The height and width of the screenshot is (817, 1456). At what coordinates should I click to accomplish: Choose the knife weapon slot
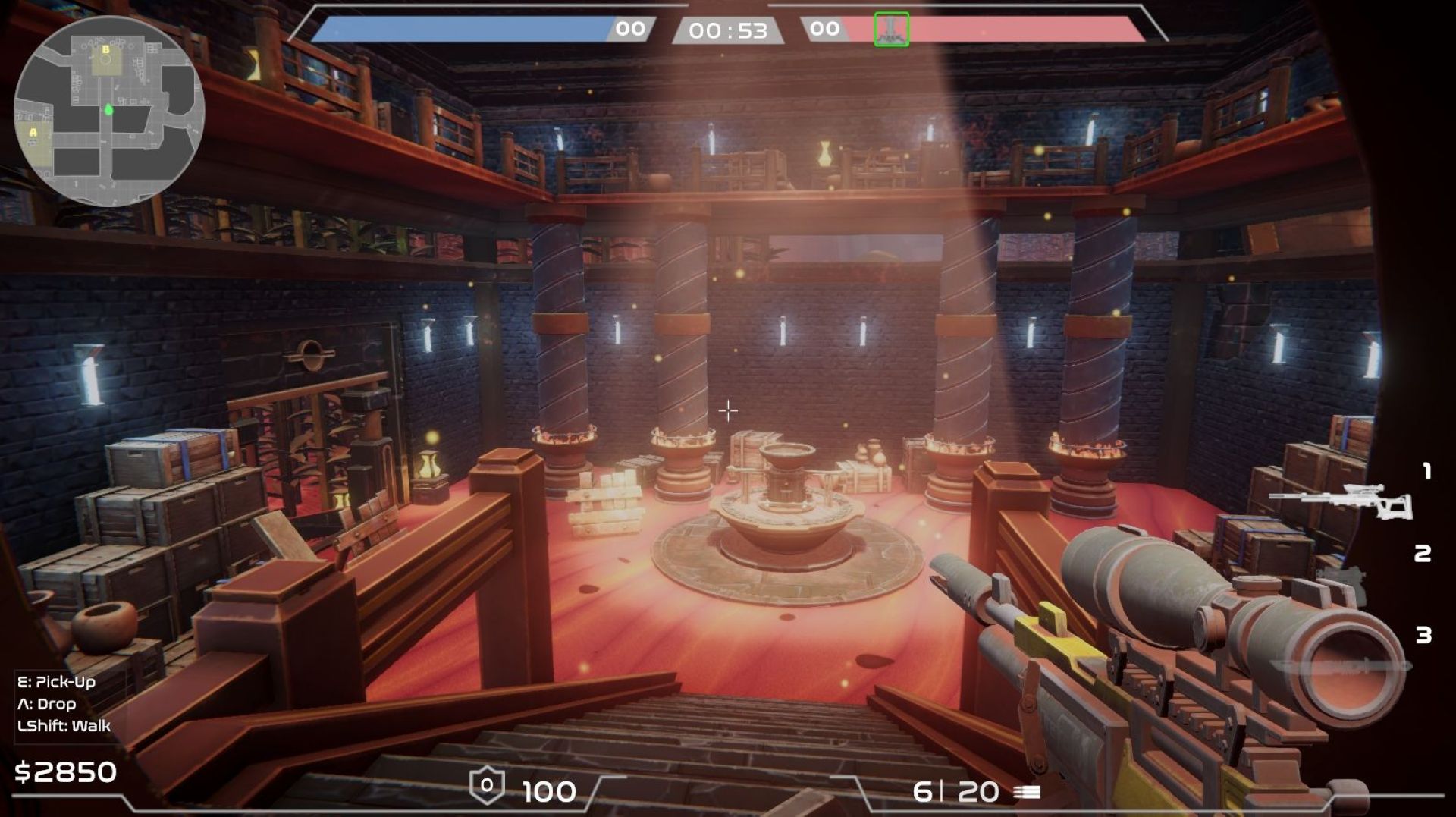click(x=1341, y=667)
